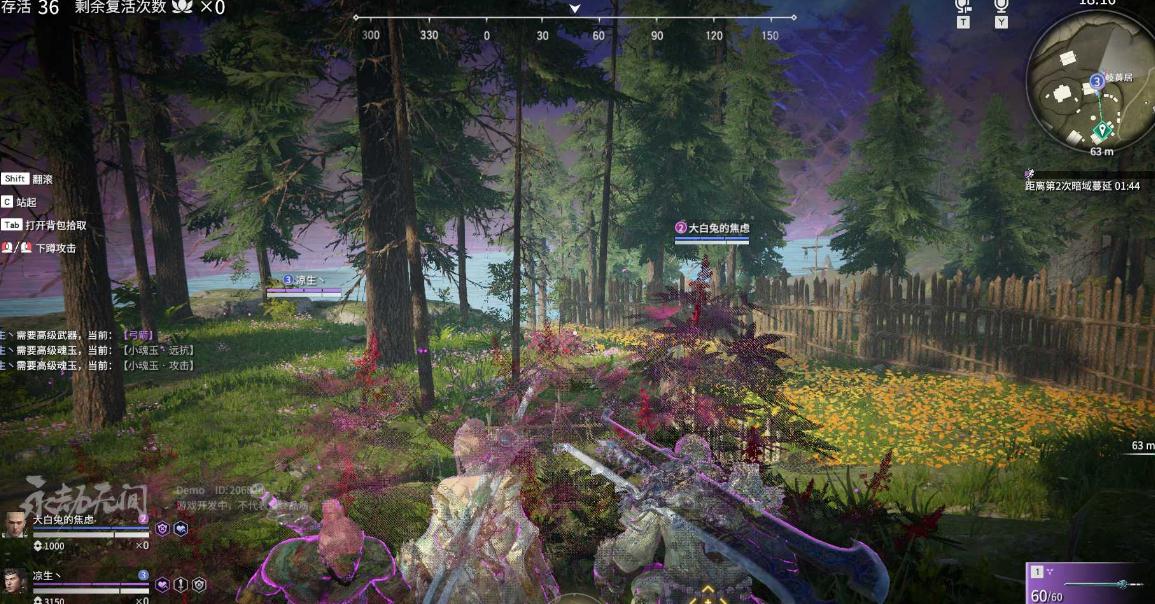The width and height of the screenshot is (1155, 604).
Task: Toggle the voice chat microphone icon above T
Action: click(x=963, y=6)
